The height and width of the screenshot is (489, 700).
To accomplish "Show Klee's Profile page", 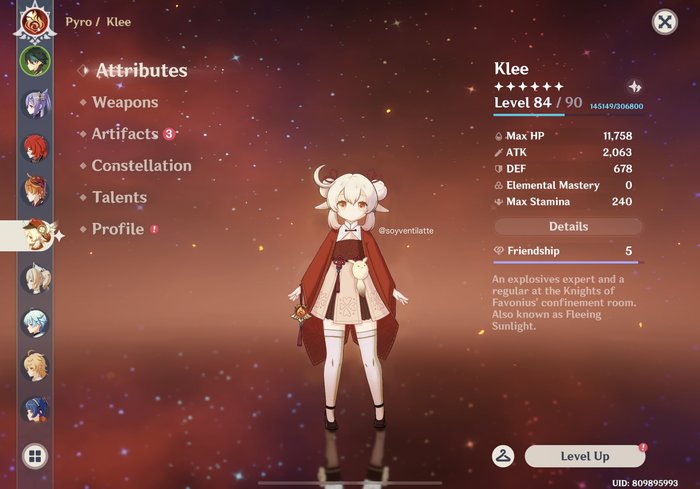I will 118,229.
